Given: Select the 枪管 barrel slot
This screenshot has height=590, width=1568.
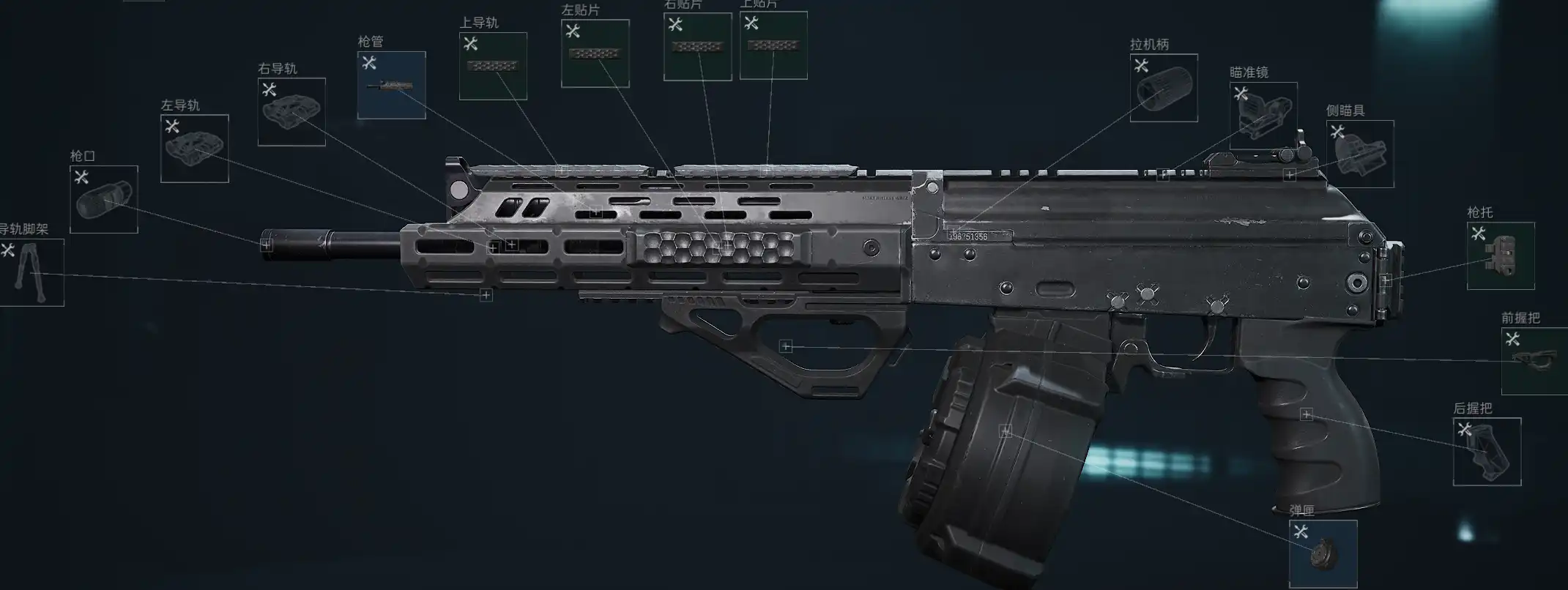Looking at the screenshot, I should (392, 86).
